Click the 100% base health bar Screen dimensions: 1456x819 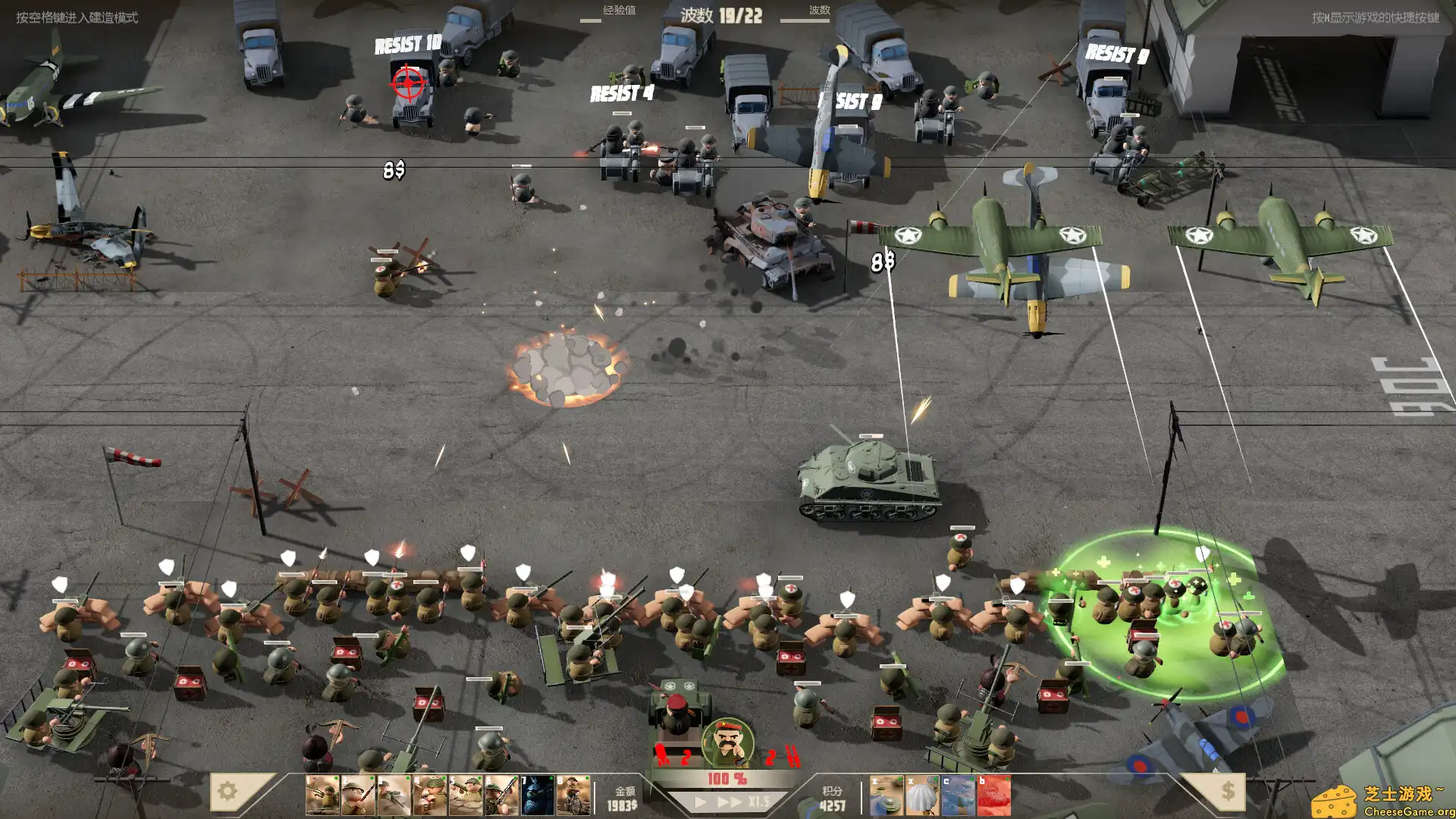(x=728, y=777)
